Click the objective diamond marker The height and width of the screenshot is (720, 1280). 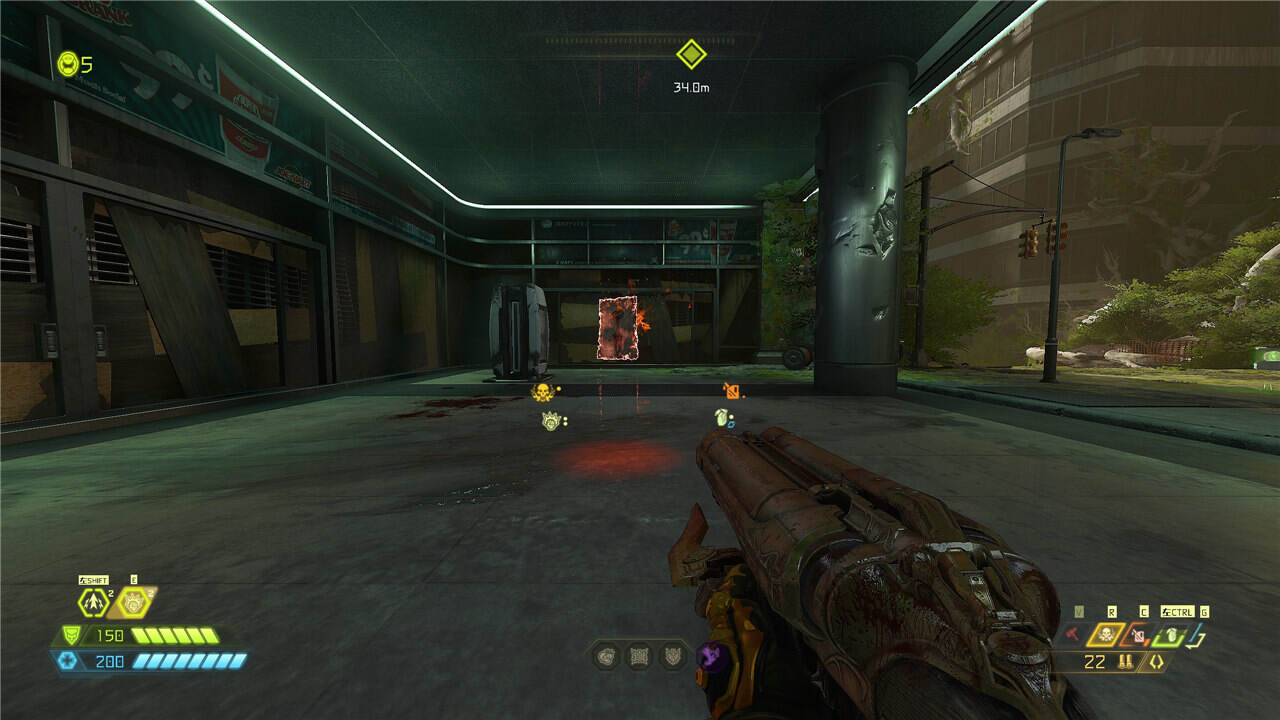point(691,54)
